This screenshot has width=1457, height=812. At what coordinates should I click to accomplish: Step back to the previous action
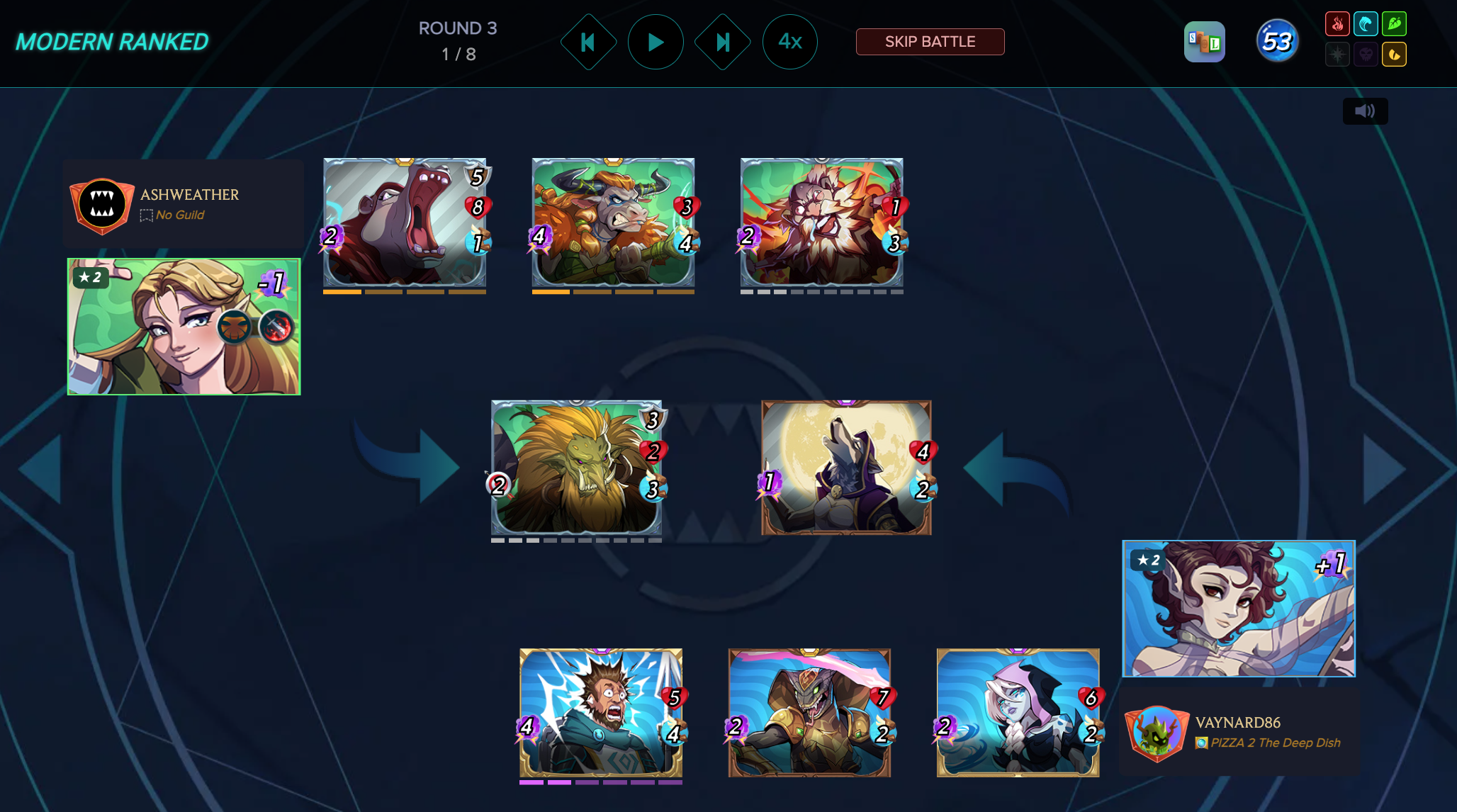(x=588, y=42)
